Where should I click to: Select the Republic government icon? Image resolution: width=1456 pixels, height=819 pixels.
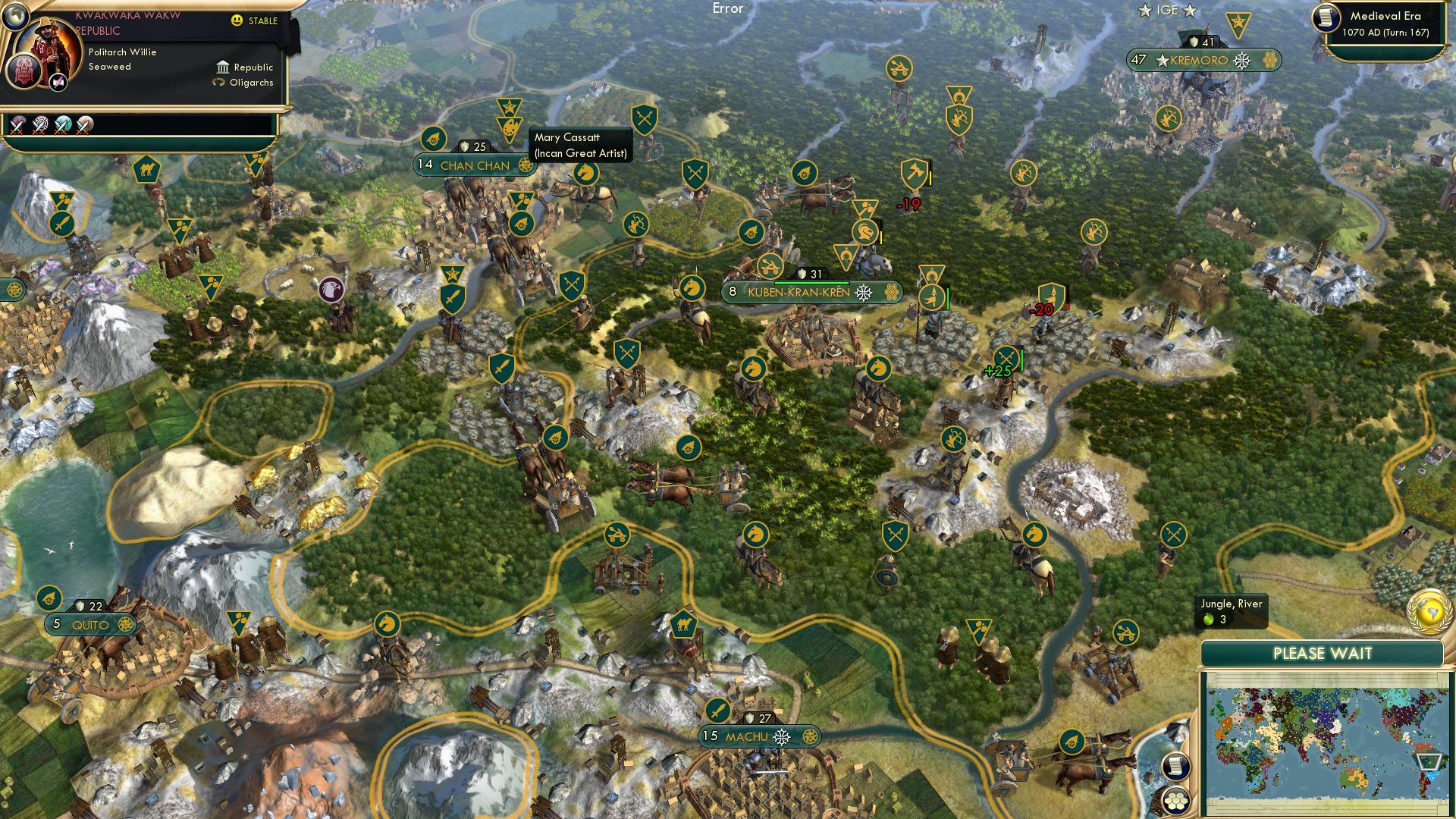pyautogui.click(x=224, y=67)
